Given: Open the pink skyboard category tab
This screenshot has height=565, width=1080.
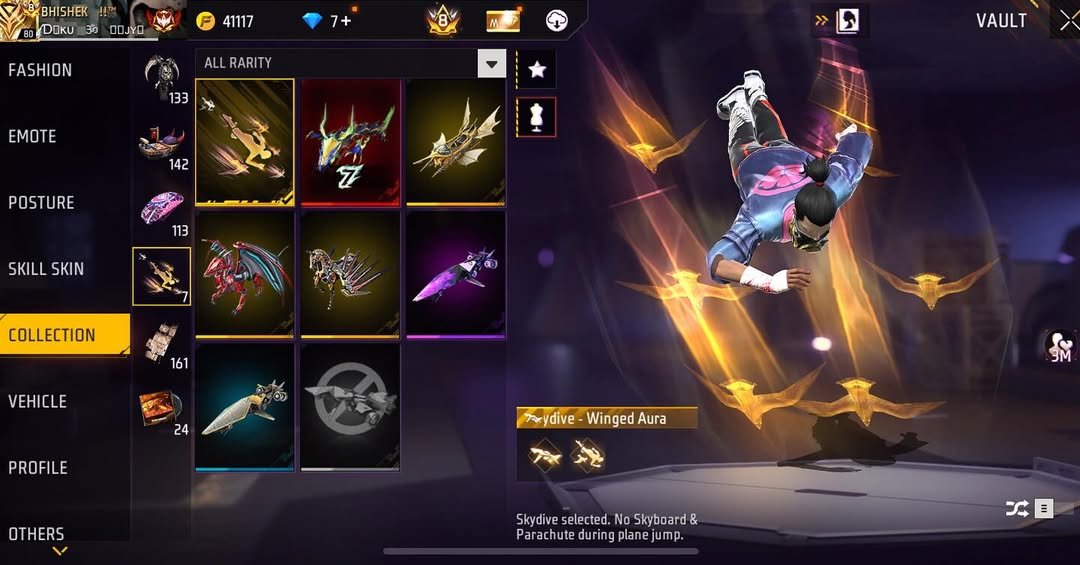Looking at the screenshot, I should point(161,210).
